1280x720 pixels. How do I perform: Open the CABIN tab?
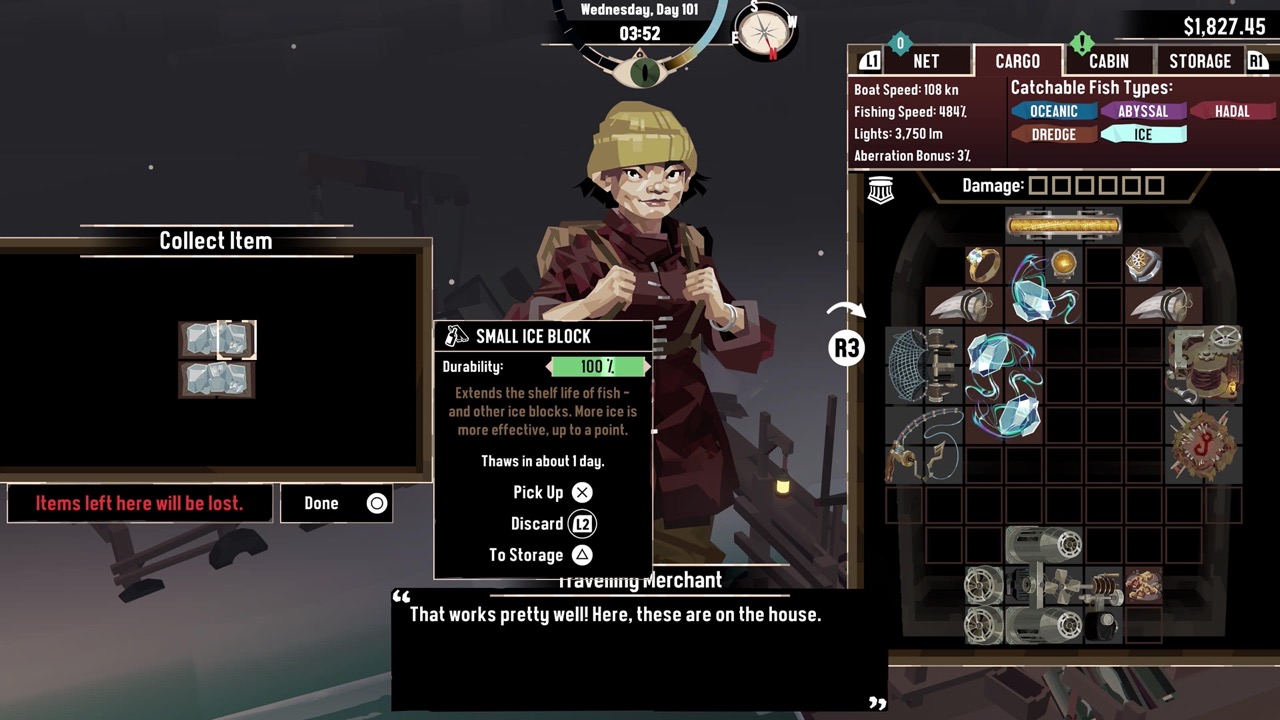(x=1108, y=61)
